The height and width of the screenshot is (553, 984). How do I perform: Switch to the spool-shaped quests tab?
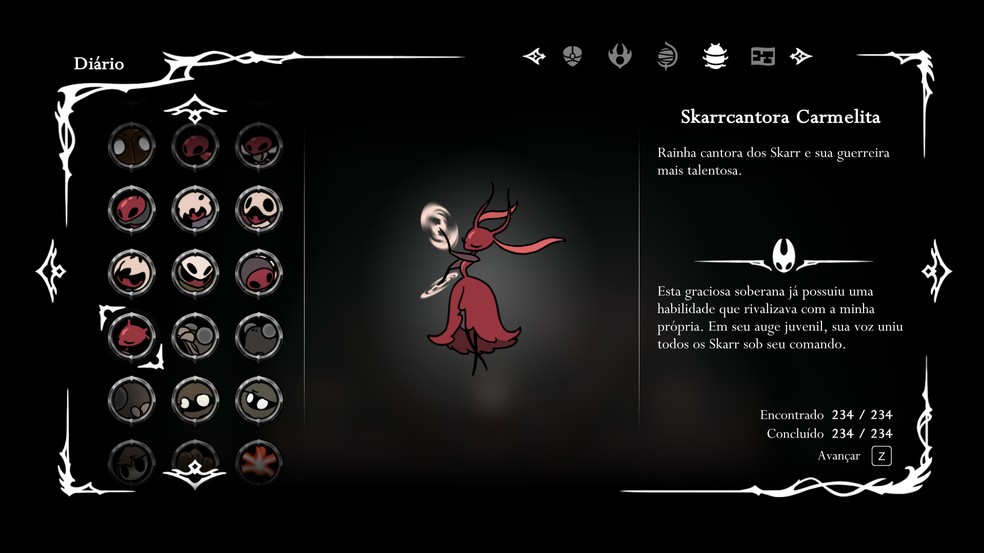(x=667, y=56)
